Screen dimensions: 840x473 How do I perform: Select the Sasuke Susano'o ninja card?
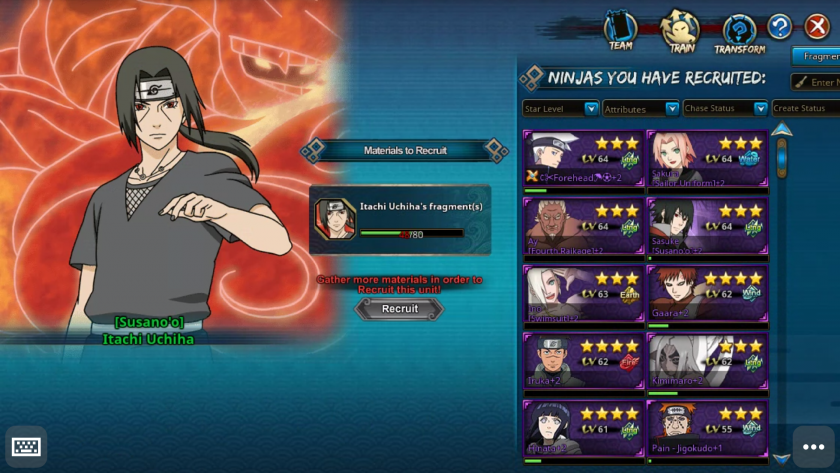(707, 226)
